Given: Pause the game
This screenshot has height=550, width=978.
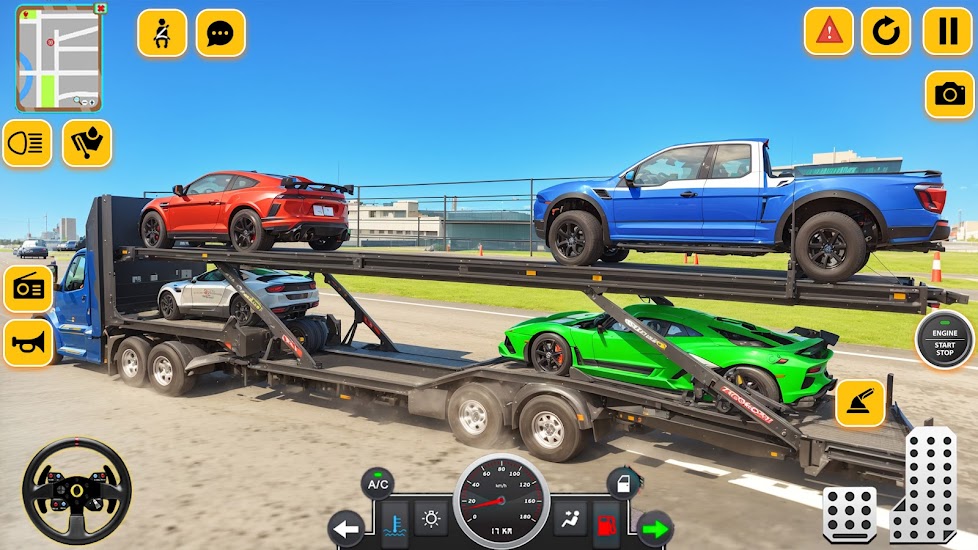Looking at the screenshot, I should pyautogui.click(x=946, y=32).
